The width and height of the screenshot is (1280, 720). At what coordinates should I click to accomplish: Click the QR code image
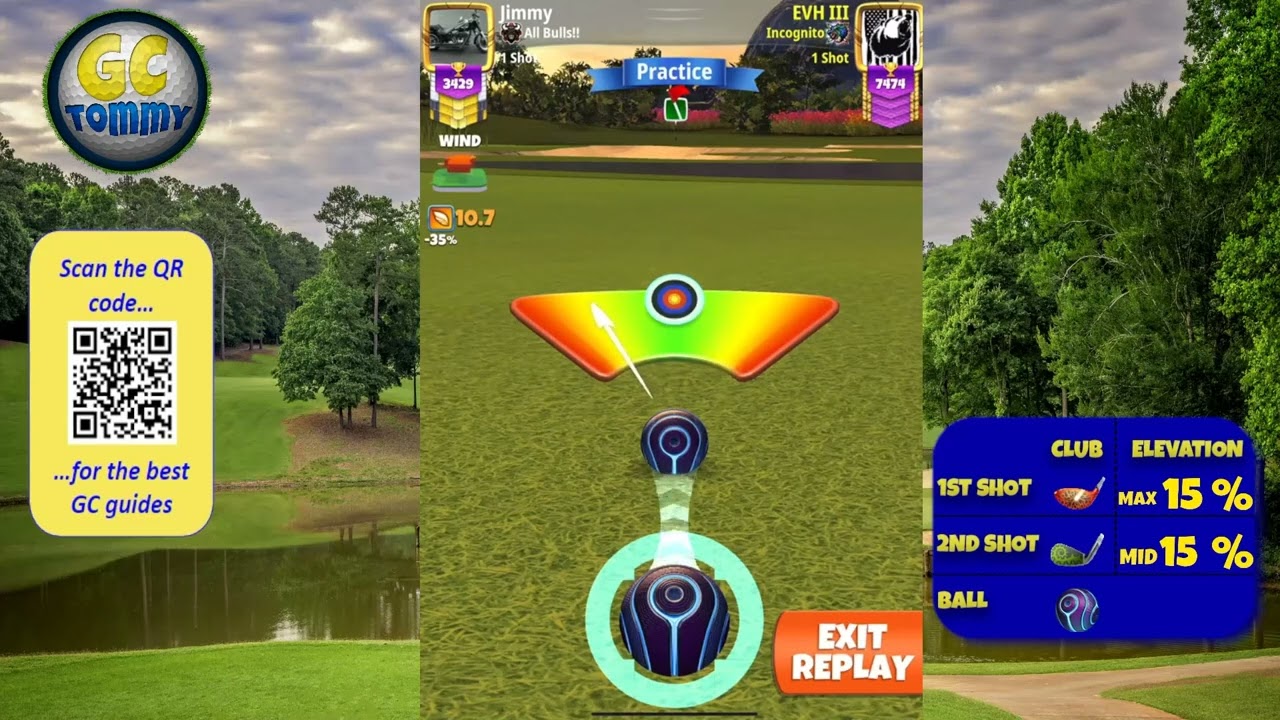[x=122, y=382]
